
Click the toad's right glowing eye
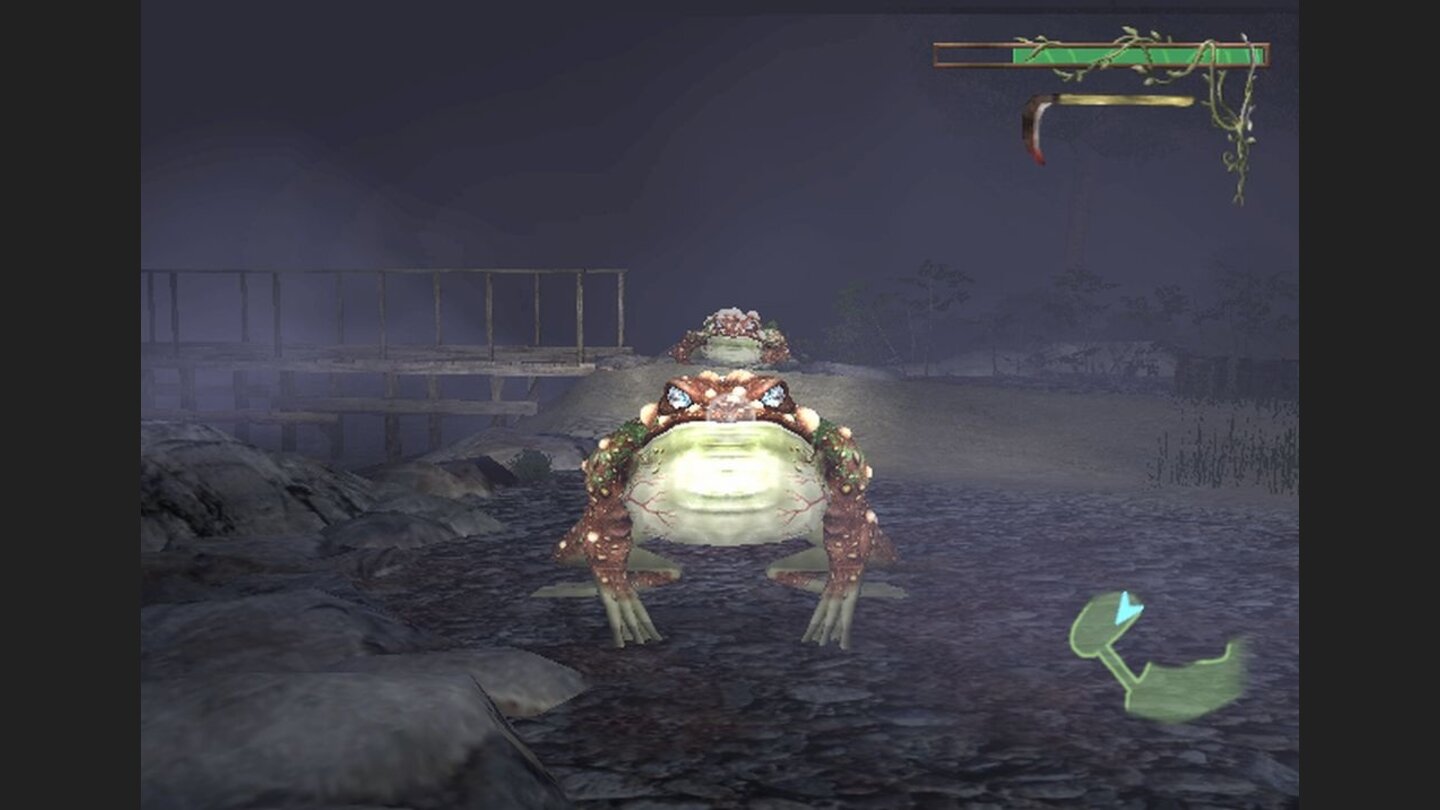pyautogui.click(x=775, y=398)
